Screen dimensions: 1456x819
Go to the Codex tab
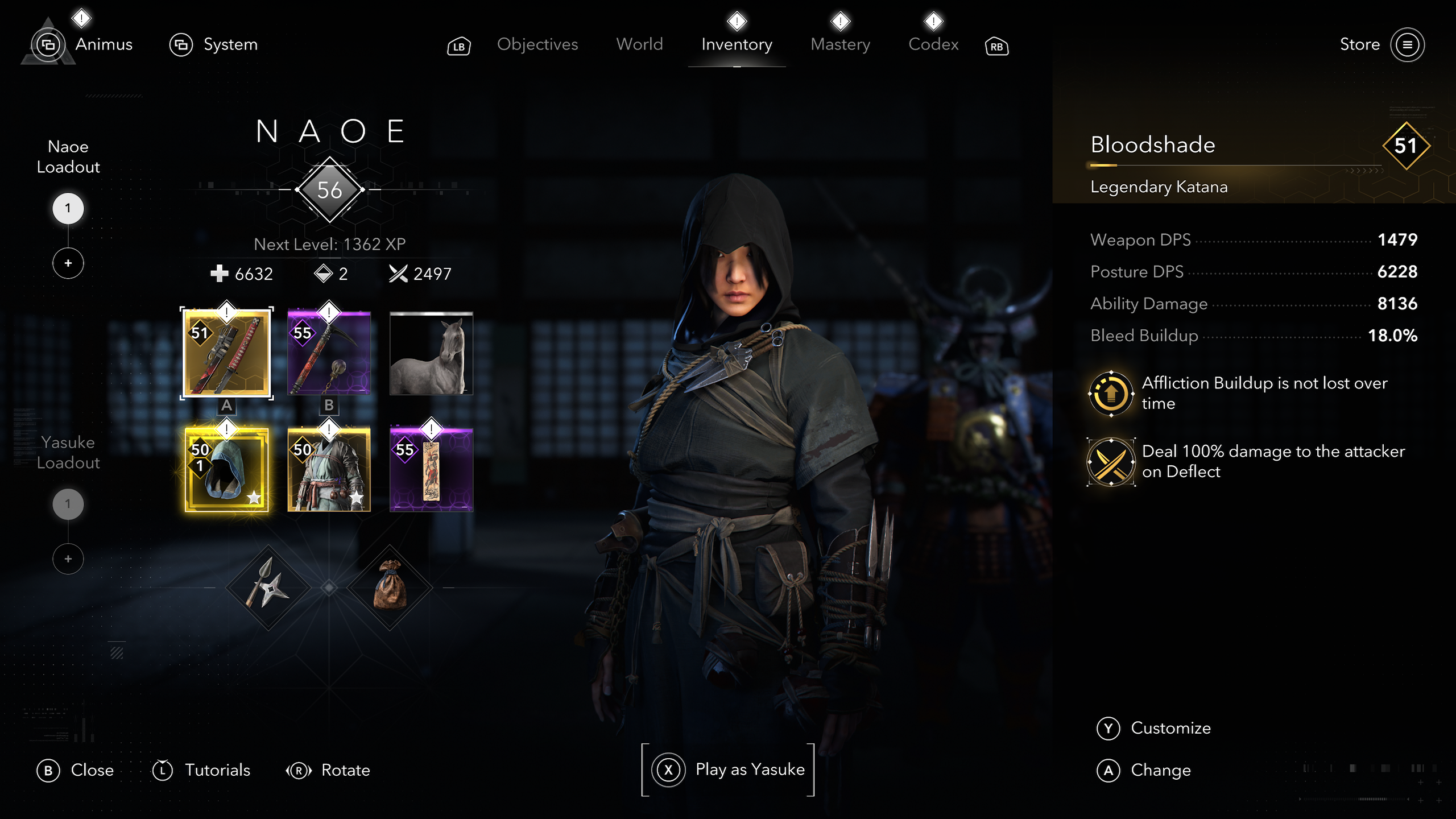[x=933, y=44]
